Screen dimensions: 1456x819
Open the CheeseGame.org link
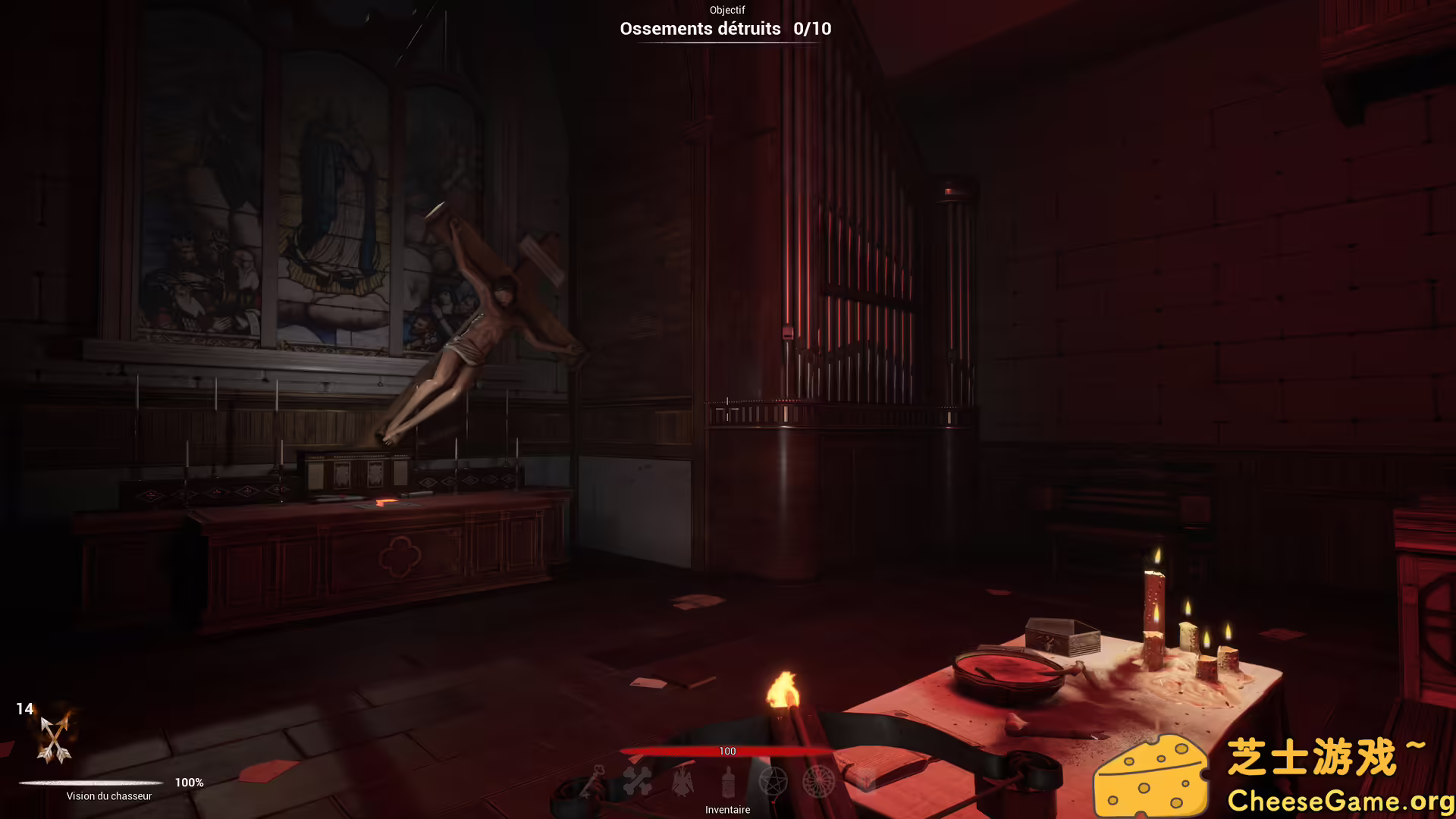click(x=1341, y=800)
